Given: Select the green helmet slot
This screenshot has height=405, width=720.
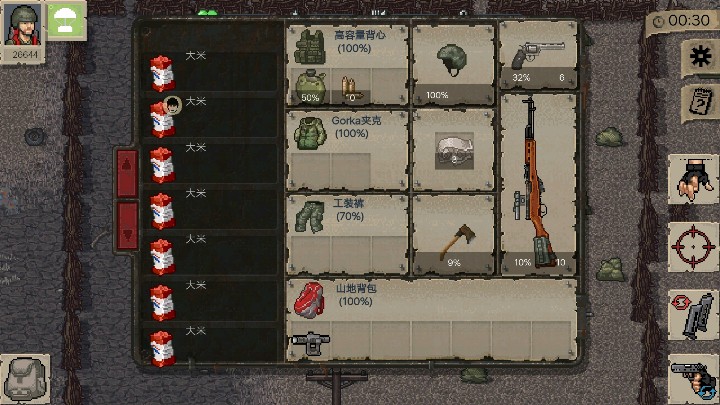Looking at the screenshot, I should point(453,62).
